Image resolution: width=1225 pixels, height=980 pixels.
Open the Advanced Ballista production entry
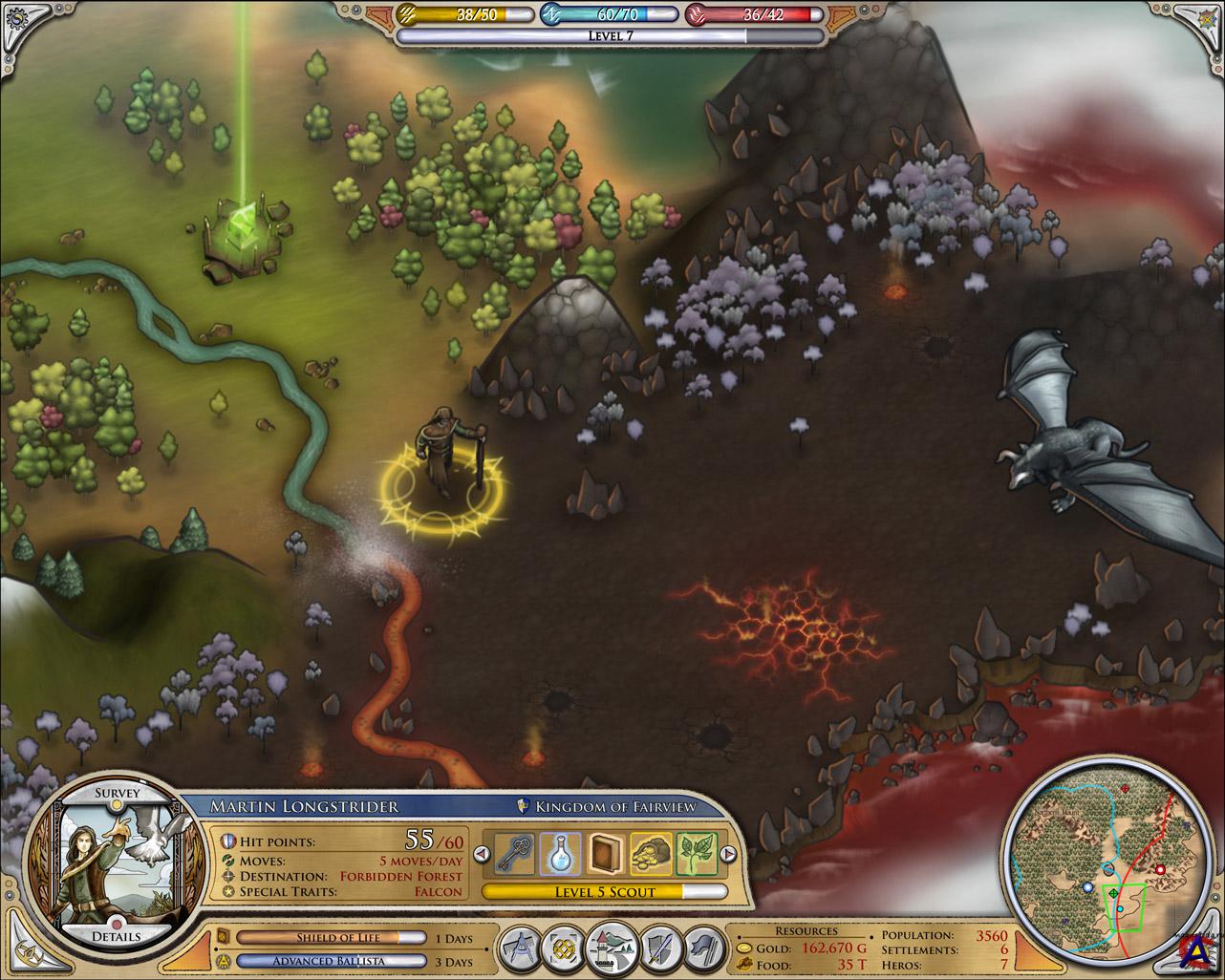tap(330, 962)
